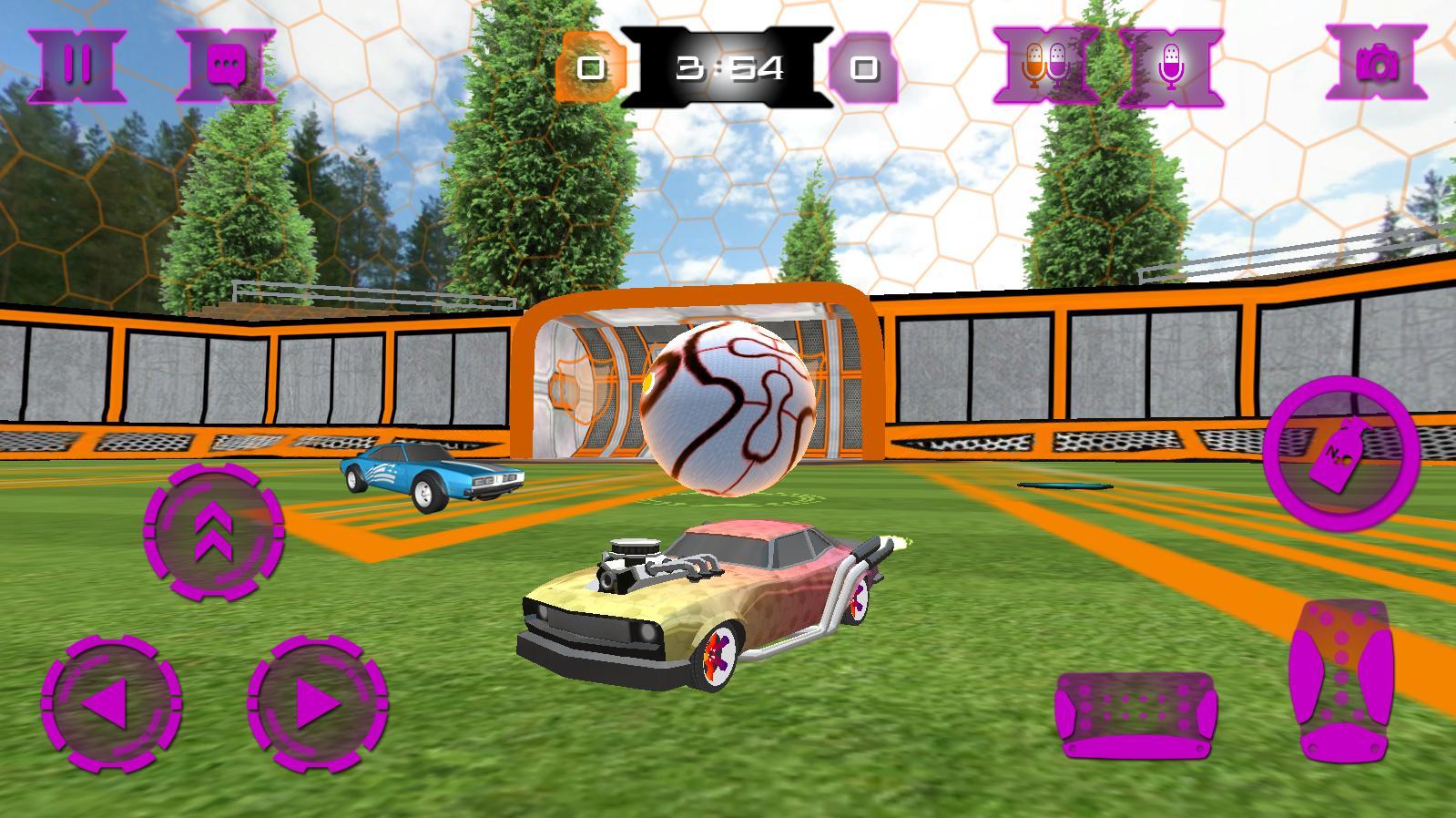
Task: Click the 3:54 match timer
Action: (x=727, y=62)
